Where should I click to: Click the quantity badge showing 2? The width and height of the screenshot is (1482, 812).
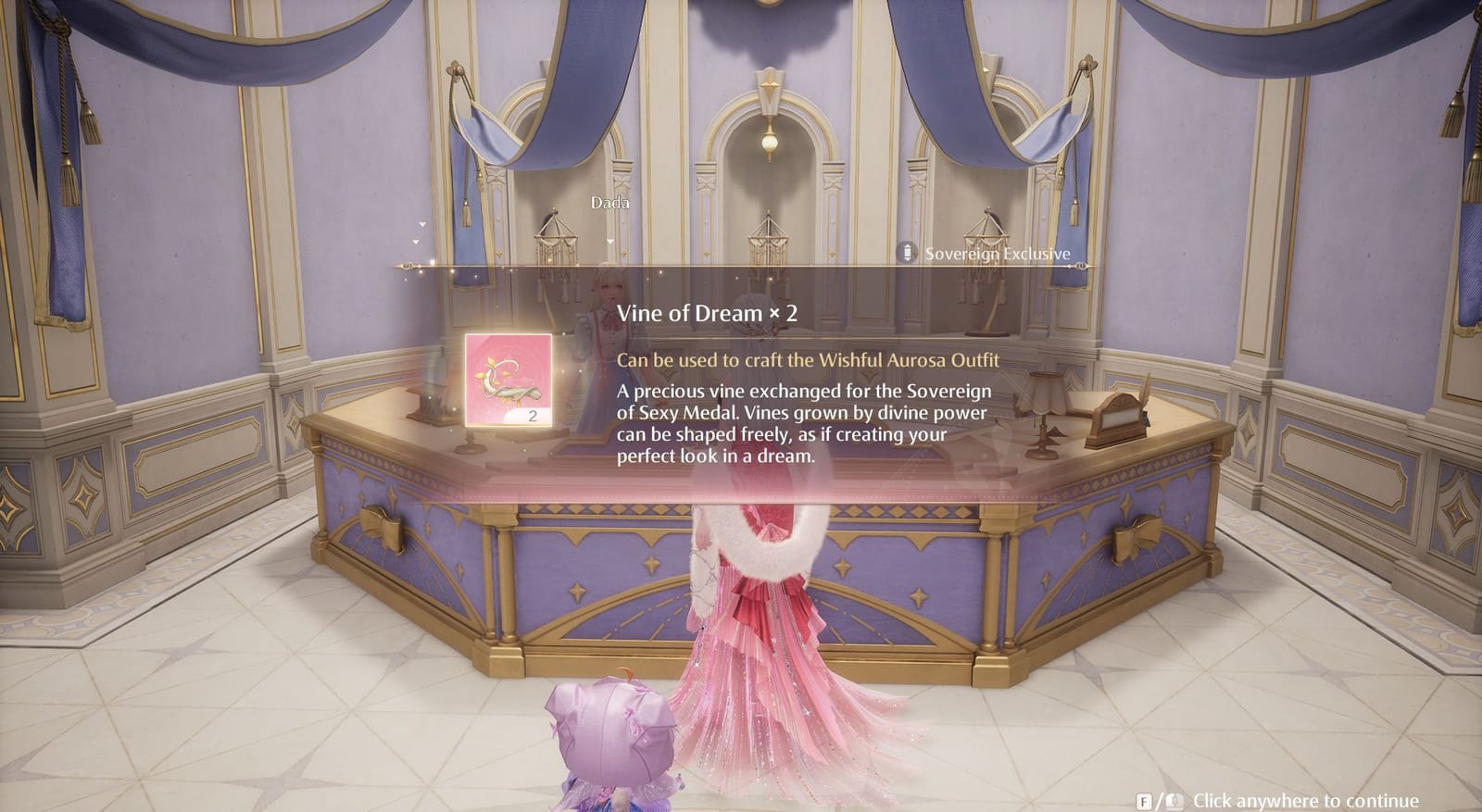pyautogui.click(x=532, y=417)
